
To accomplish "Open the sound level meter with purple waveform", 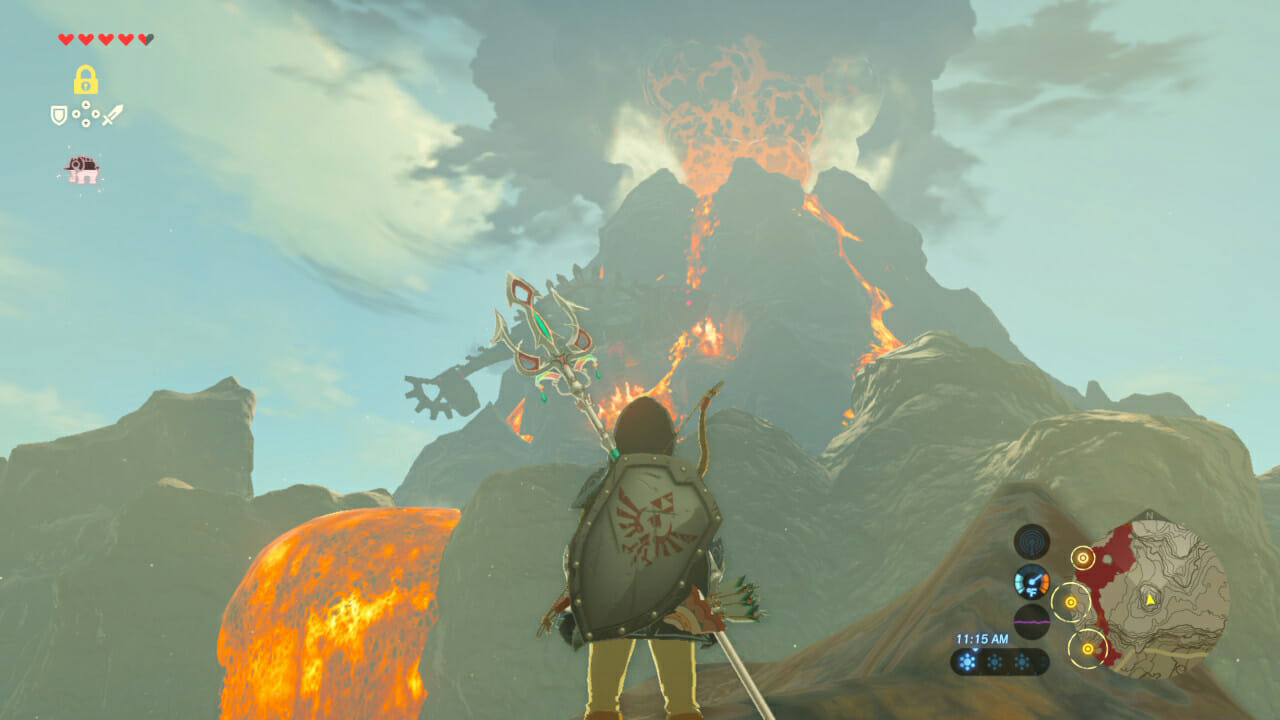I will (1033, 622).
